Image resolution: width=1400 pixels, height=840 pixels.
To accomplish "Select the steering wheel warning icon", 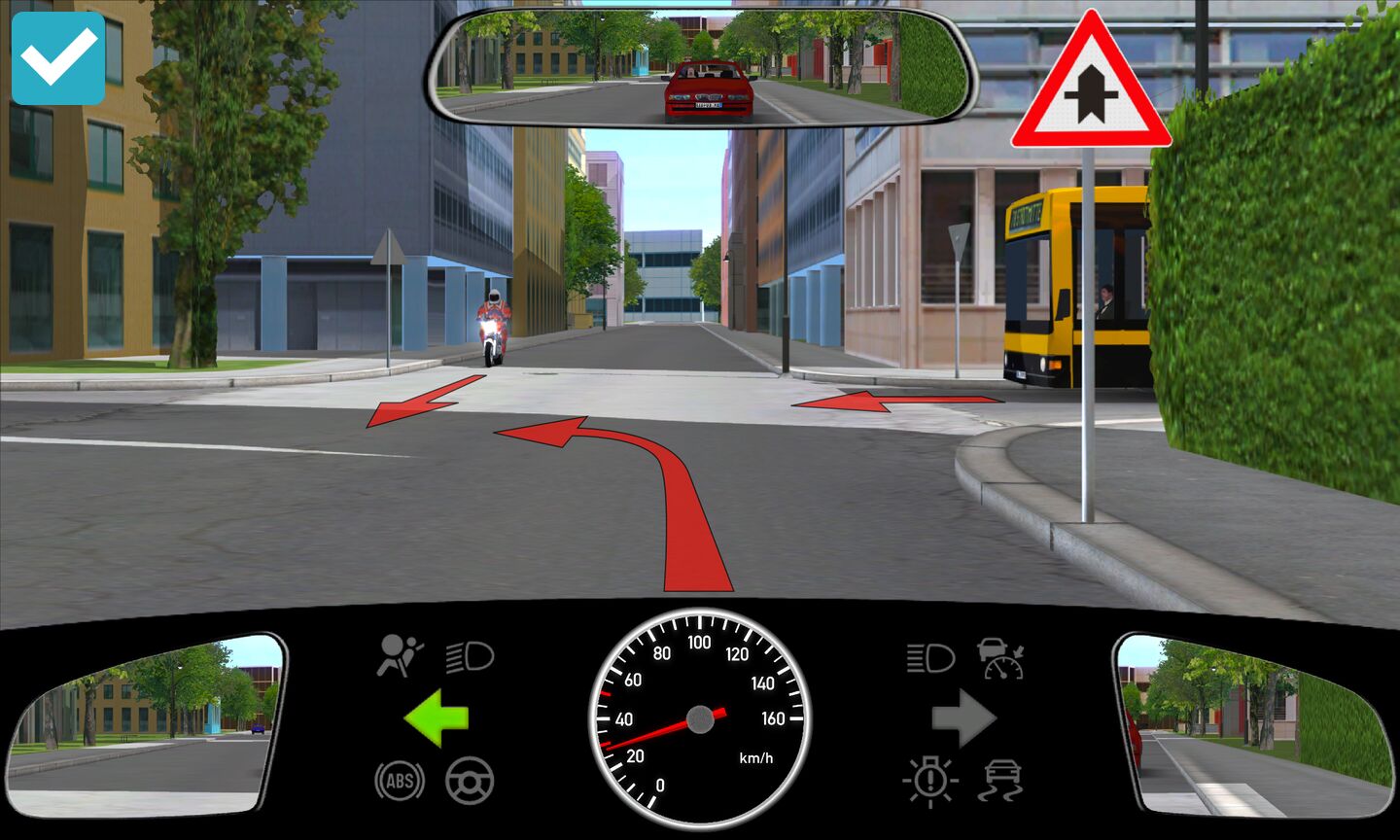I will coord(470,781).
